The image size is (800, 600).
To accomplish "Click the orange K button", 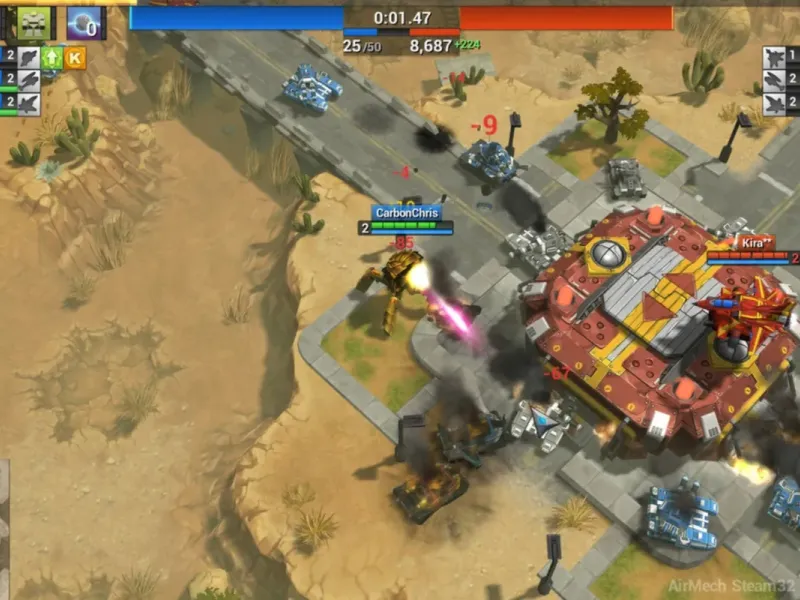I will 75,57.
